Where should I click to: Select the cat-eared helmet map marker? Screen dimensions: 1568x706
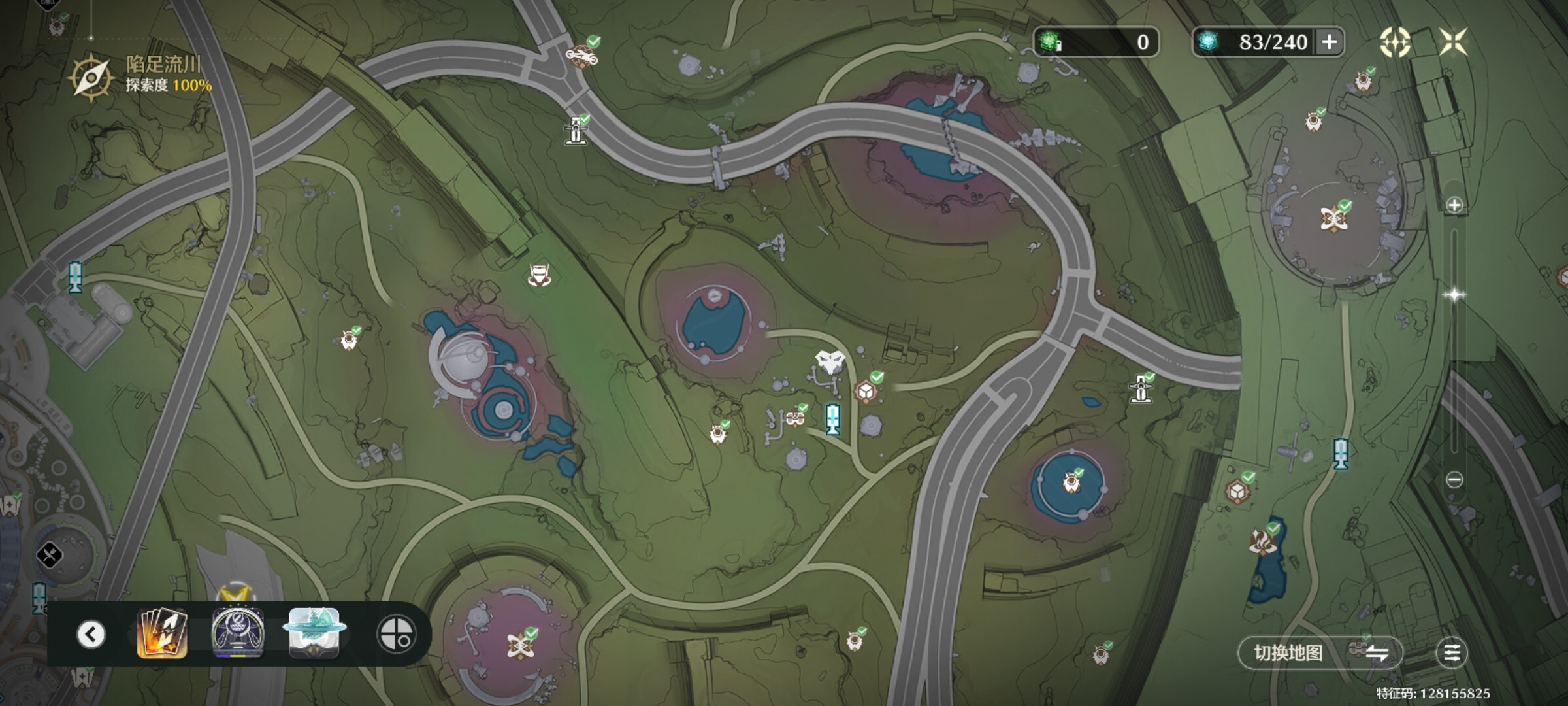539,275
